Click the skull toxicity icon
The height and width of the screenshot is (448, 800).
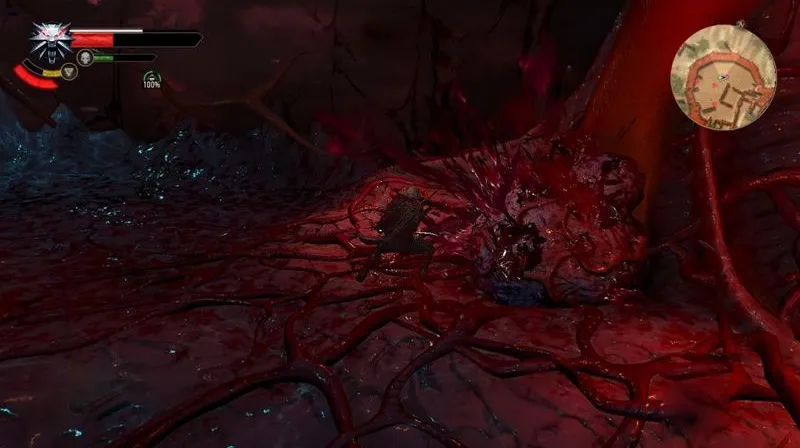[x=86, y=57]
